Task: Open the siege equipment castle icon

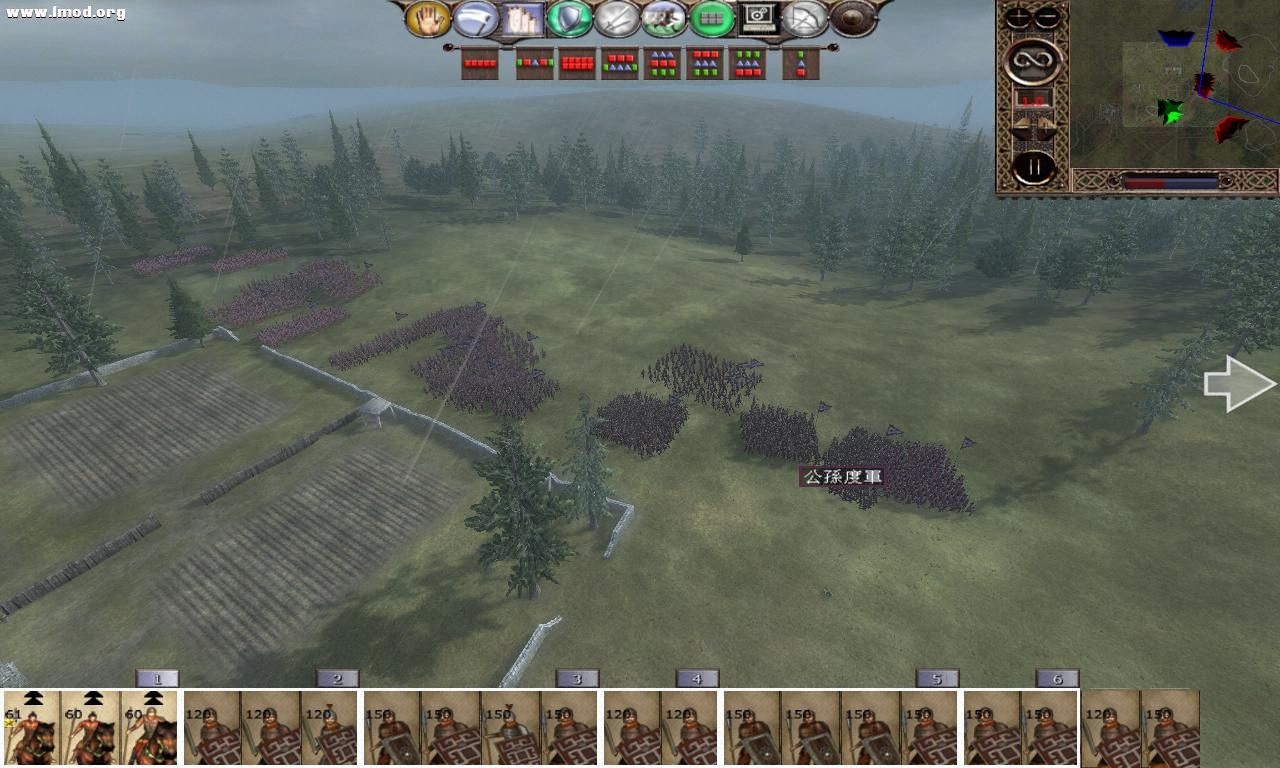Action: [x=524, y=18]
